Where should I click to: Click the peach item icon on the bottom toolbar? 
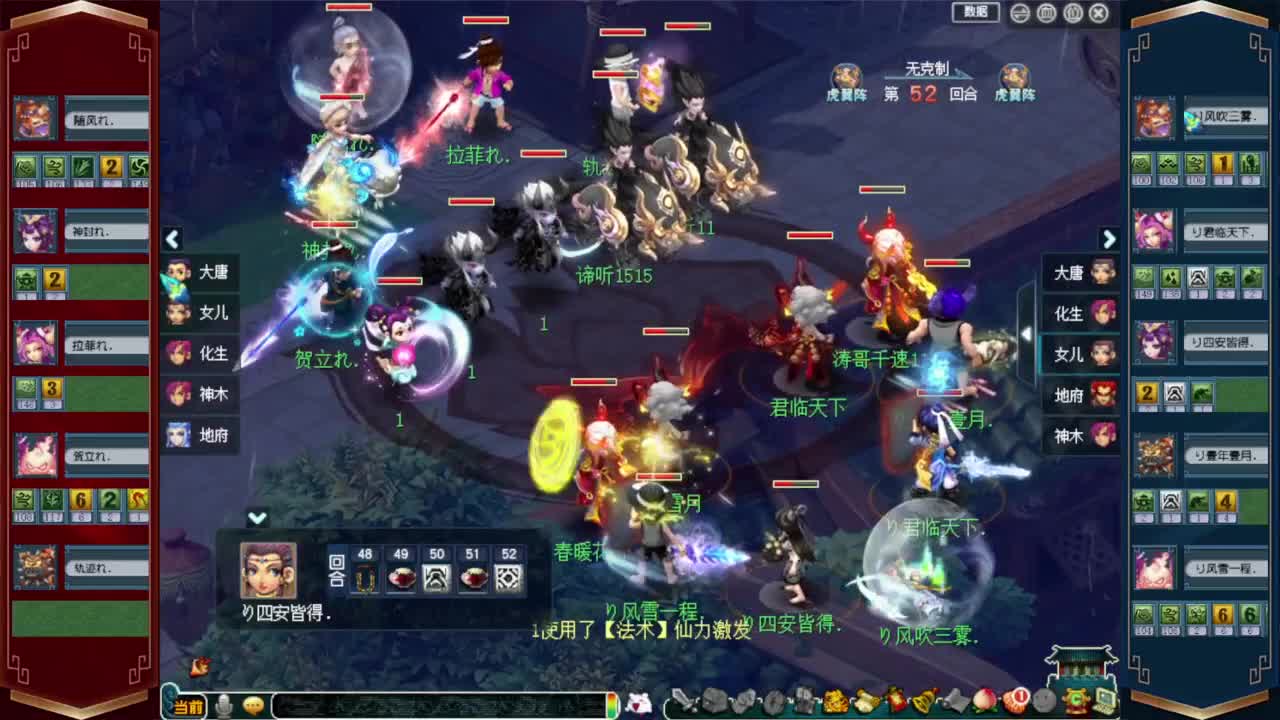983,701
